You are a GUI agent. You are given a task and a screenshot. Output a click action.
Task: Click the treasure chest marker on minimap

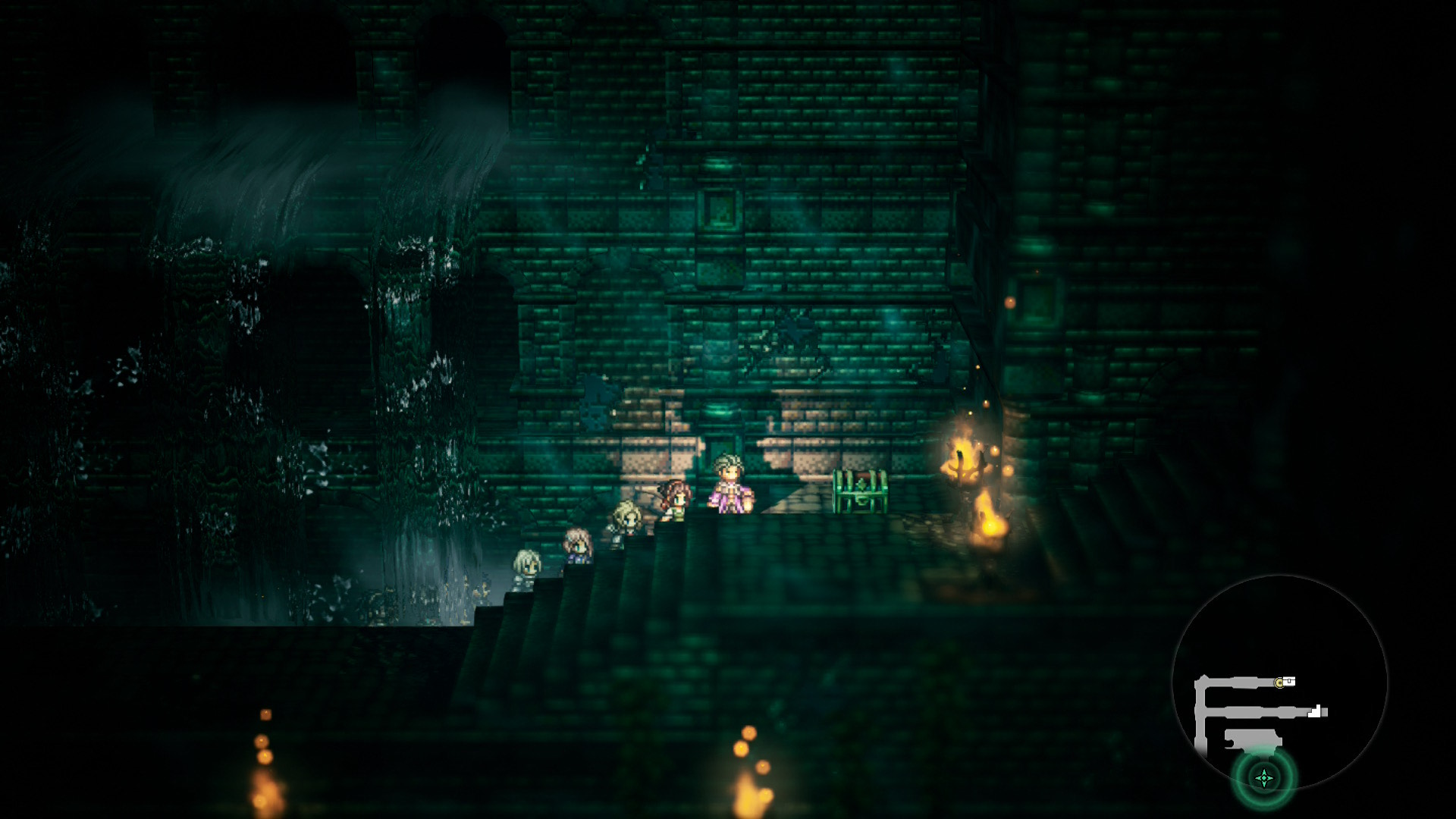[1289, 682]
